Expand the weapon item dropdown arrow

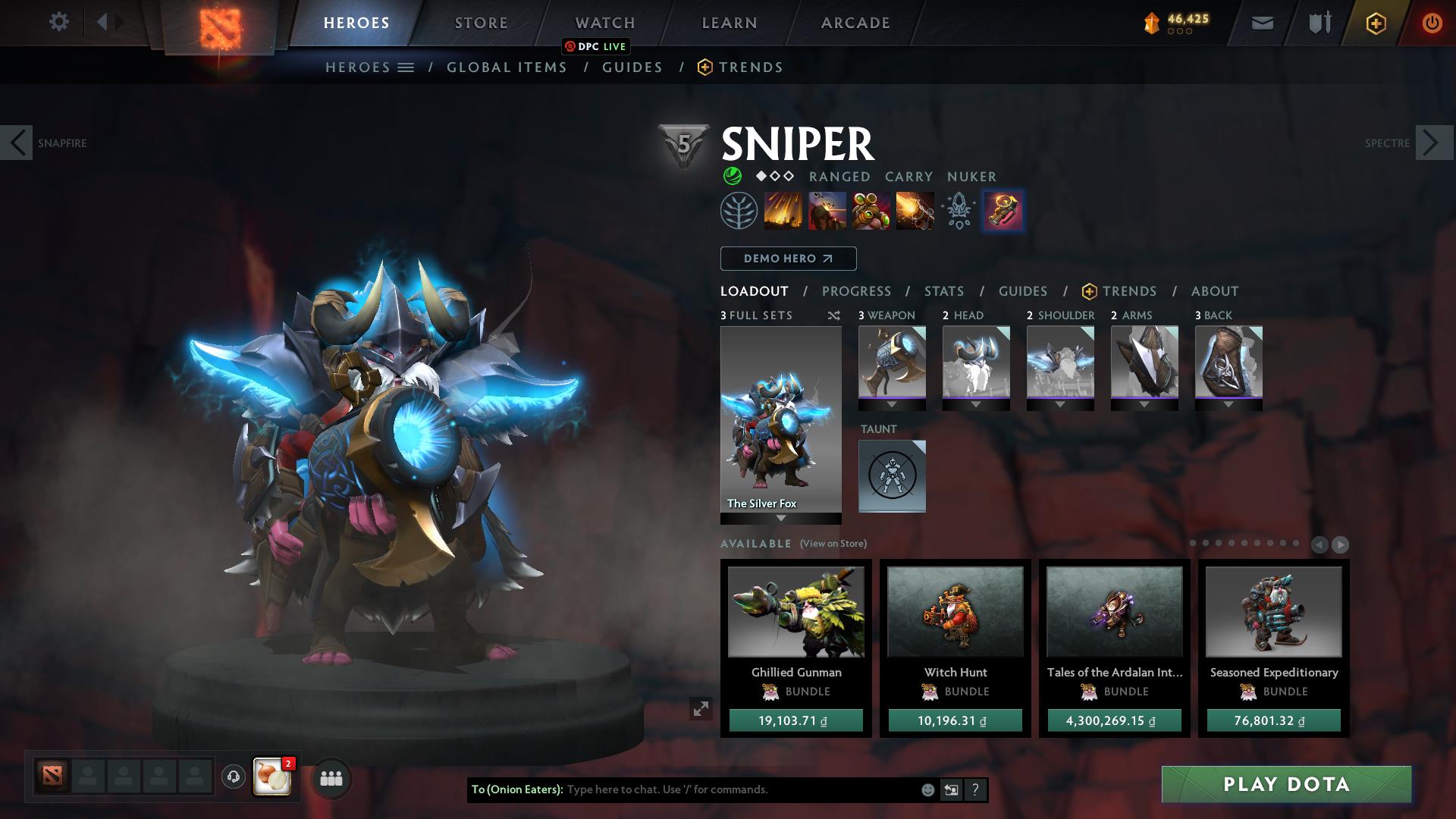click(892, 404)
